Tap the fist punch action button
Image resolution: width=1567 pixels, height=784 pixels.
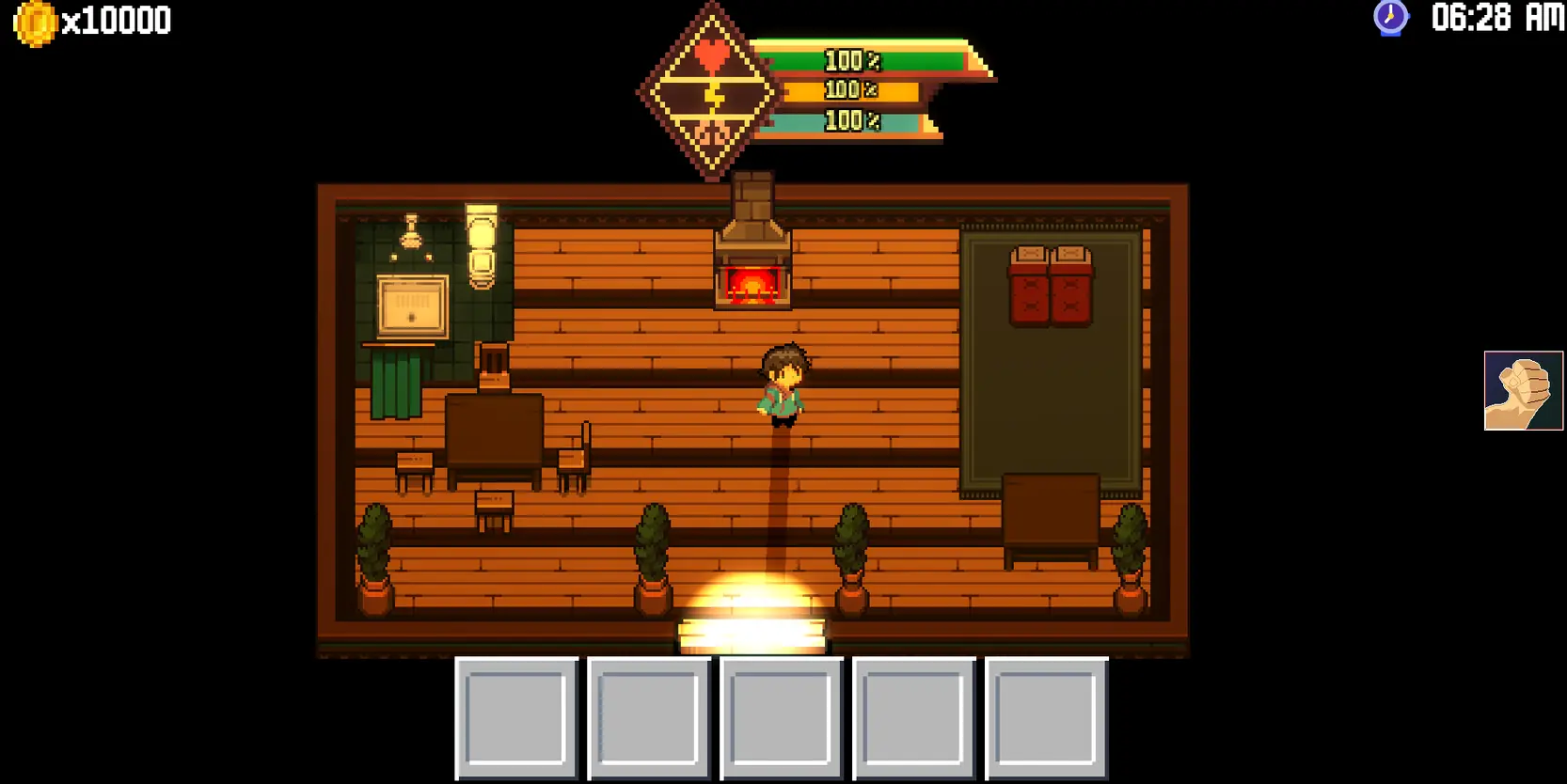click(1523, 390)
